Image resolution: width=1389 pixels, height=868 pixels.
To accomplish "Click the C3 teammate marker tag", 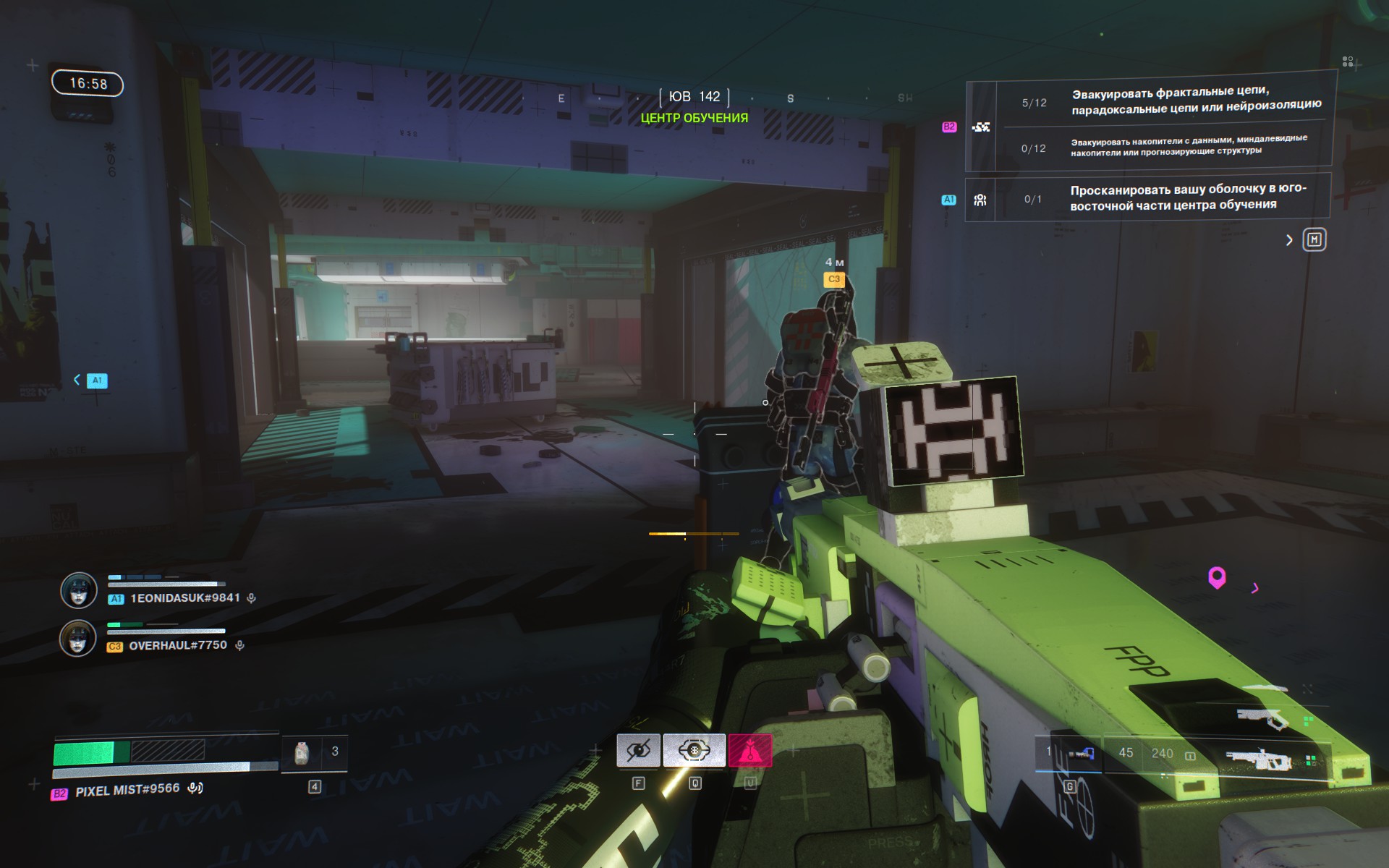I will (x=834, y=279).
